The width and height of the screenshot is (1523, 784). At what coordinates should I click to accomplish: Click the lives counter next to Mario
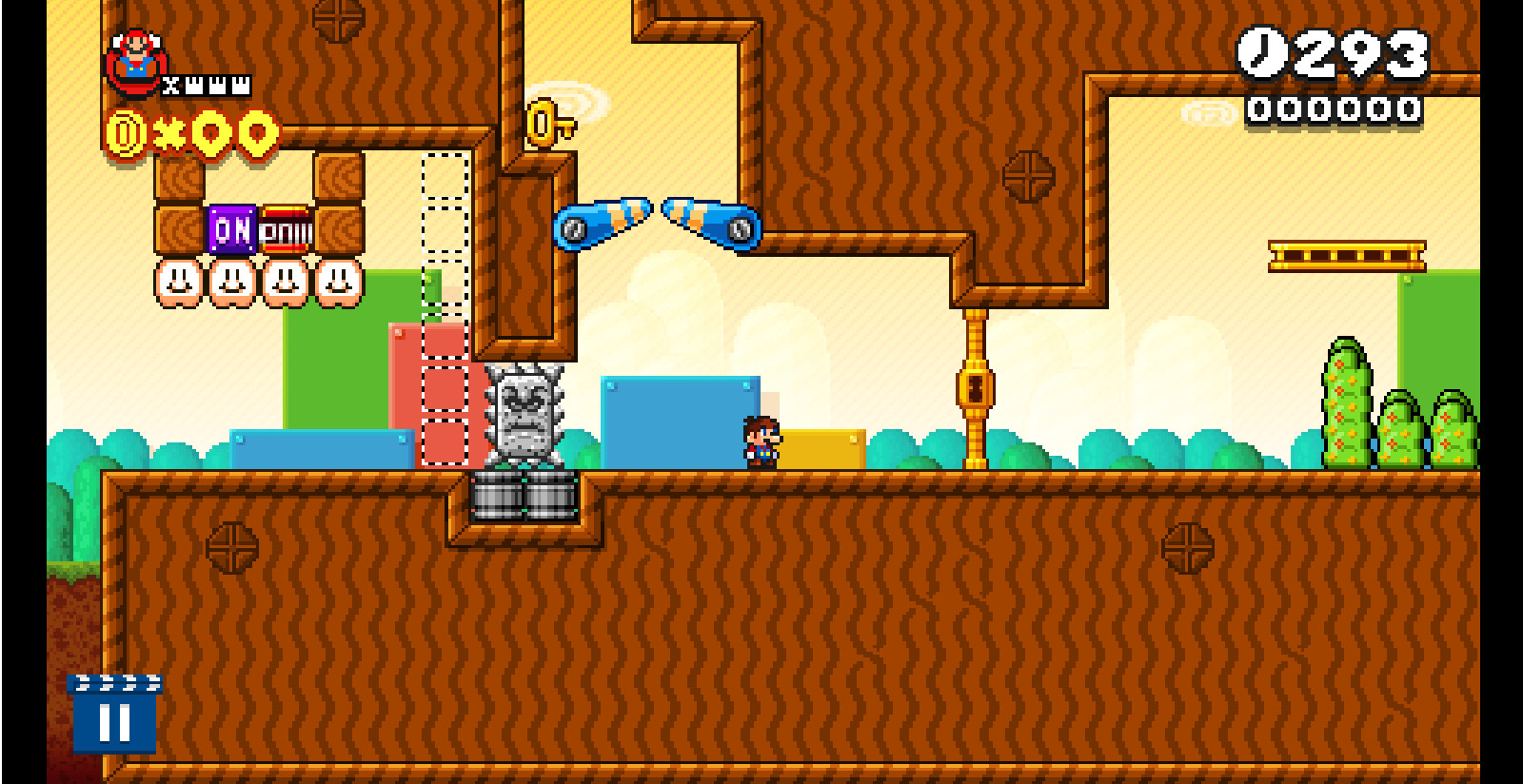(205, 84)
